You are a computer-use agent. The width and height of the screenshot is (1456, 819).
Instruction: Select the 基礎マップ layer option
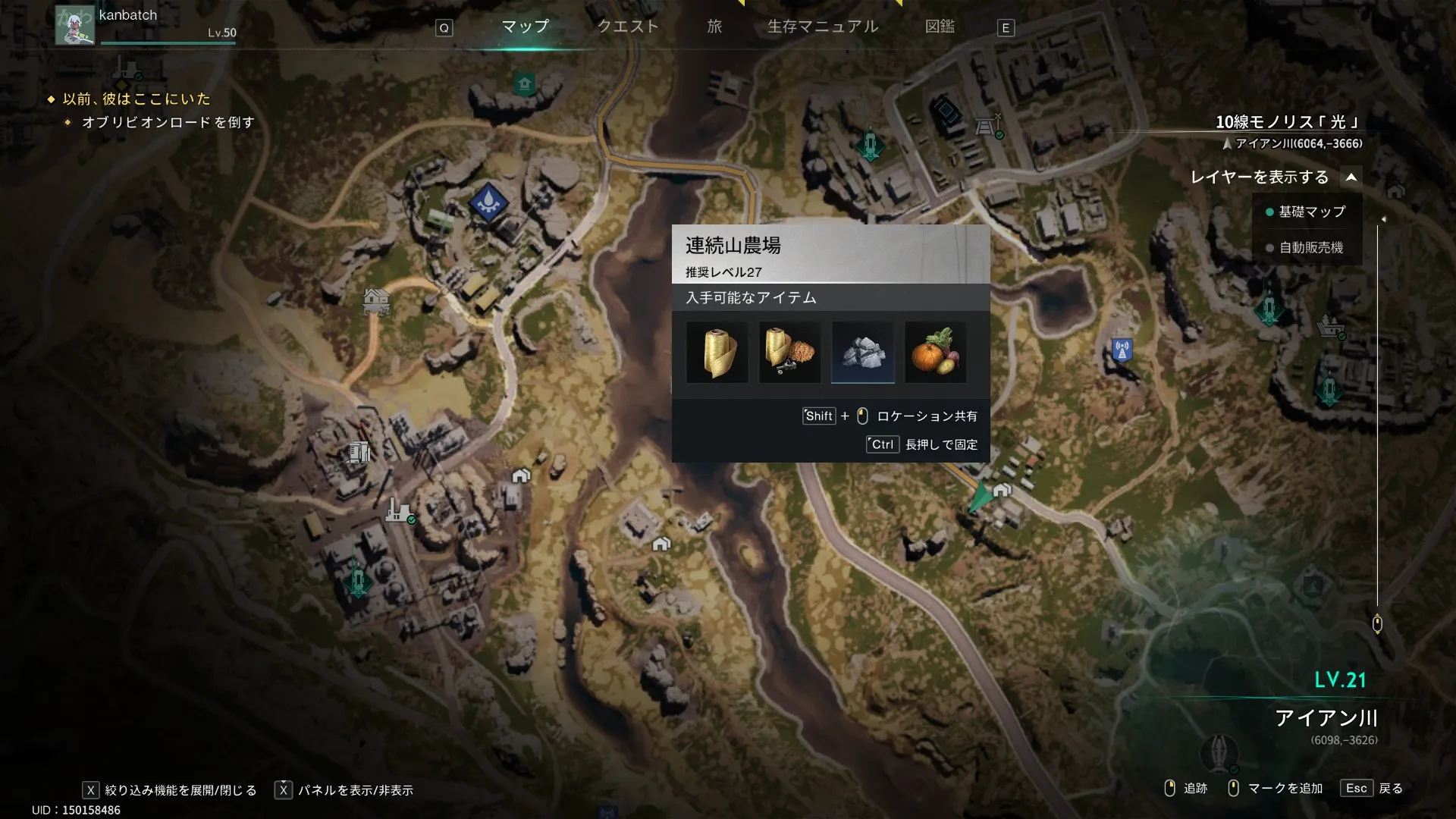1311,212
